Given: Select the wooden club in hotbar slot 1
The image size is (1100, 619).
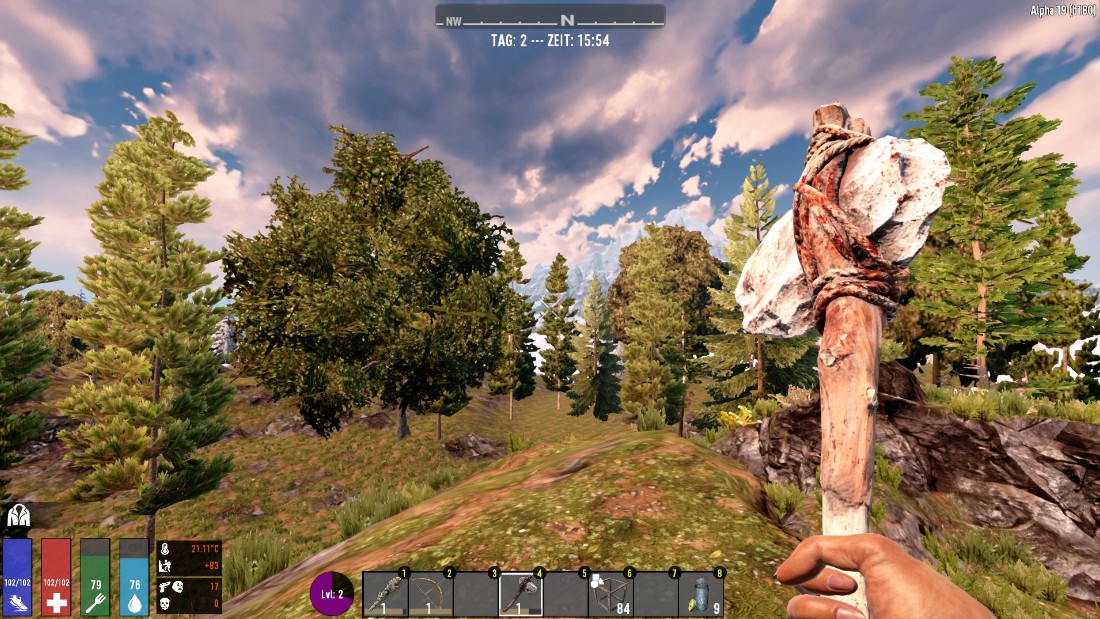Looking at the screenshot, I should click(x=385, y=594).
